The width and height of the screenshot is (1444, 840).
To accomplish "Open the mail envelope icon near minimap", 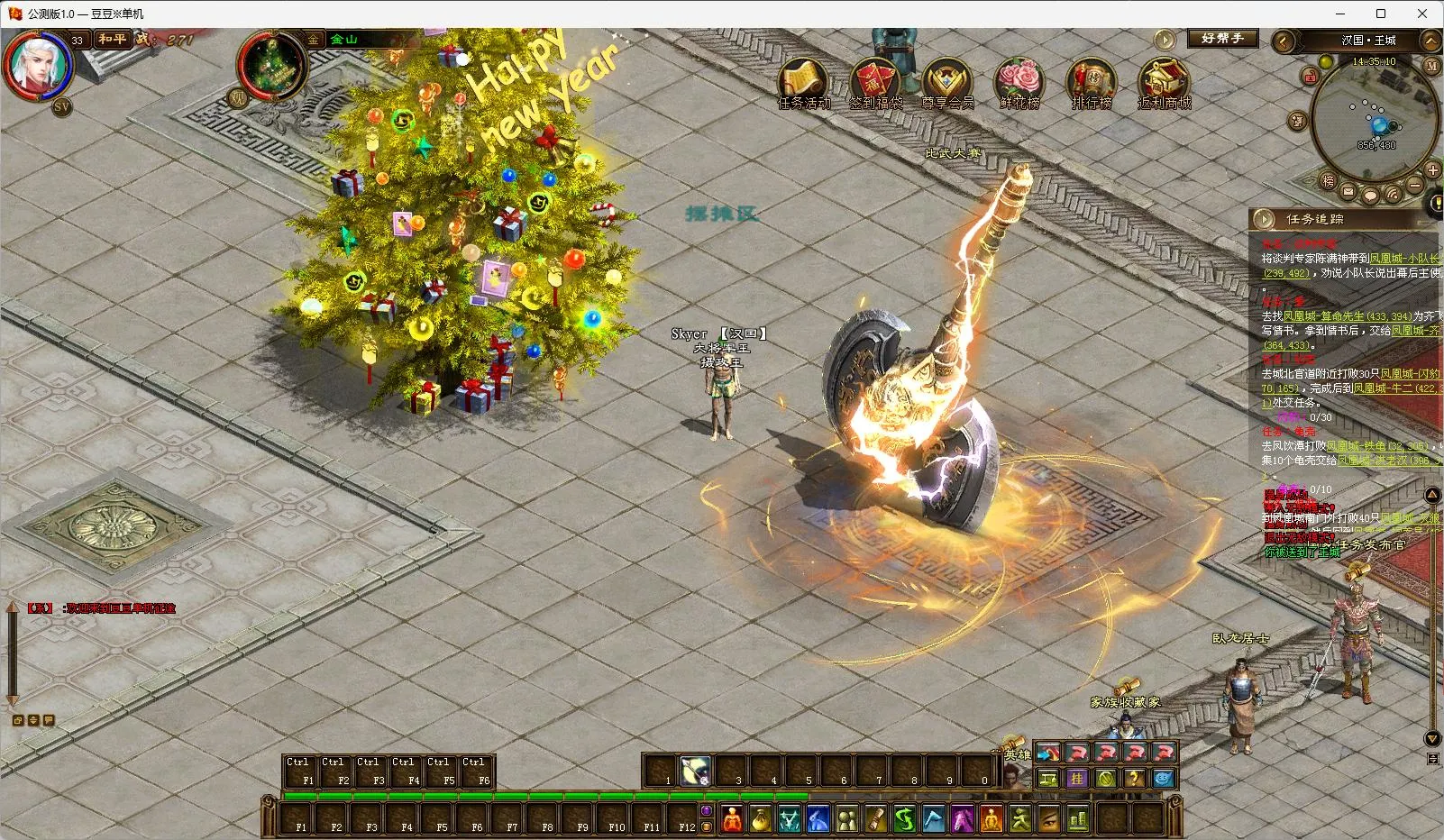I will click(x=1348, y=192).
